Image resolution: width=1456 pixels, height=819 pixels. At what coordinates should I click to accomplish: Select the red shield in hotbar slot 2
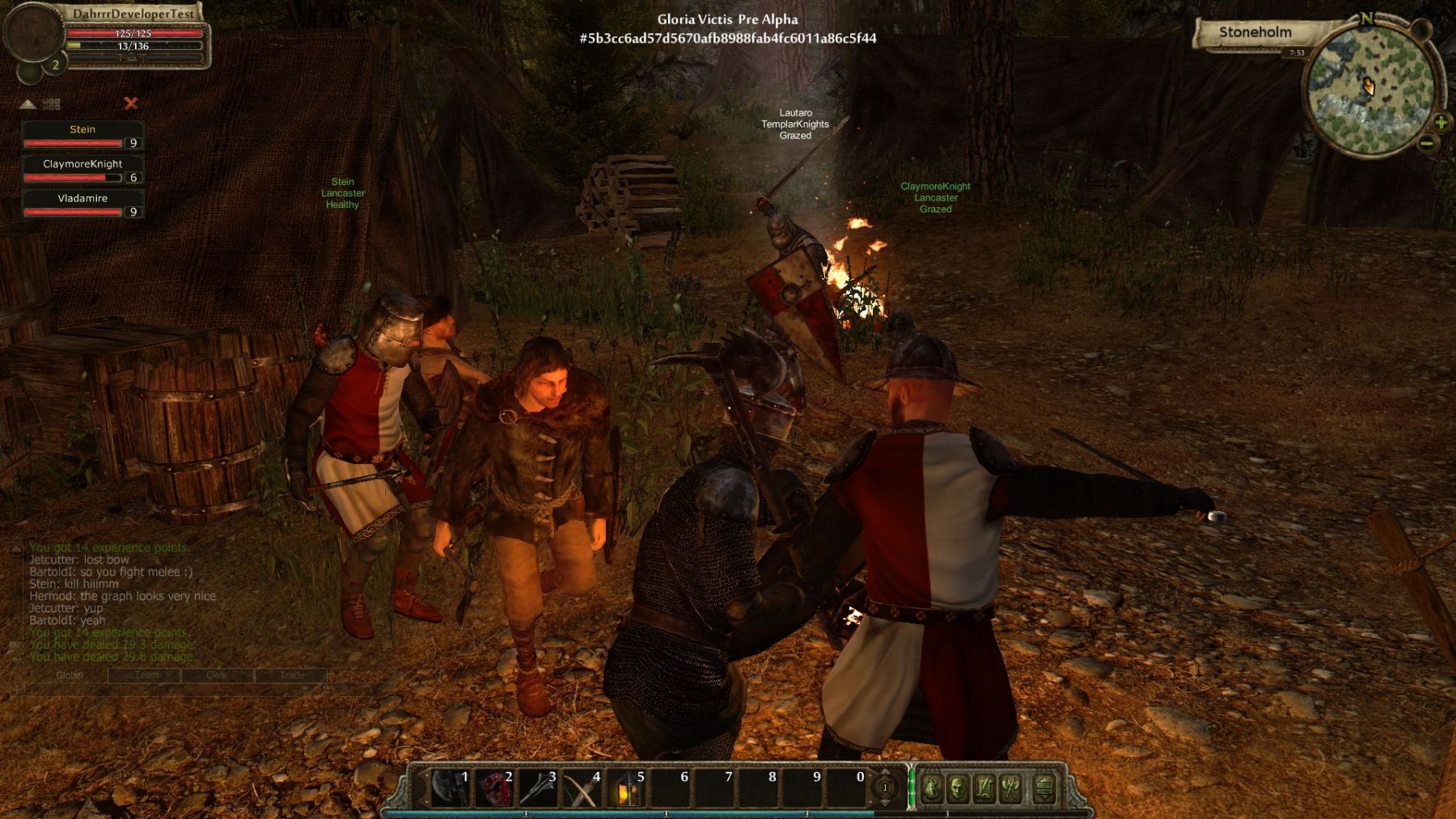(494, 788)
